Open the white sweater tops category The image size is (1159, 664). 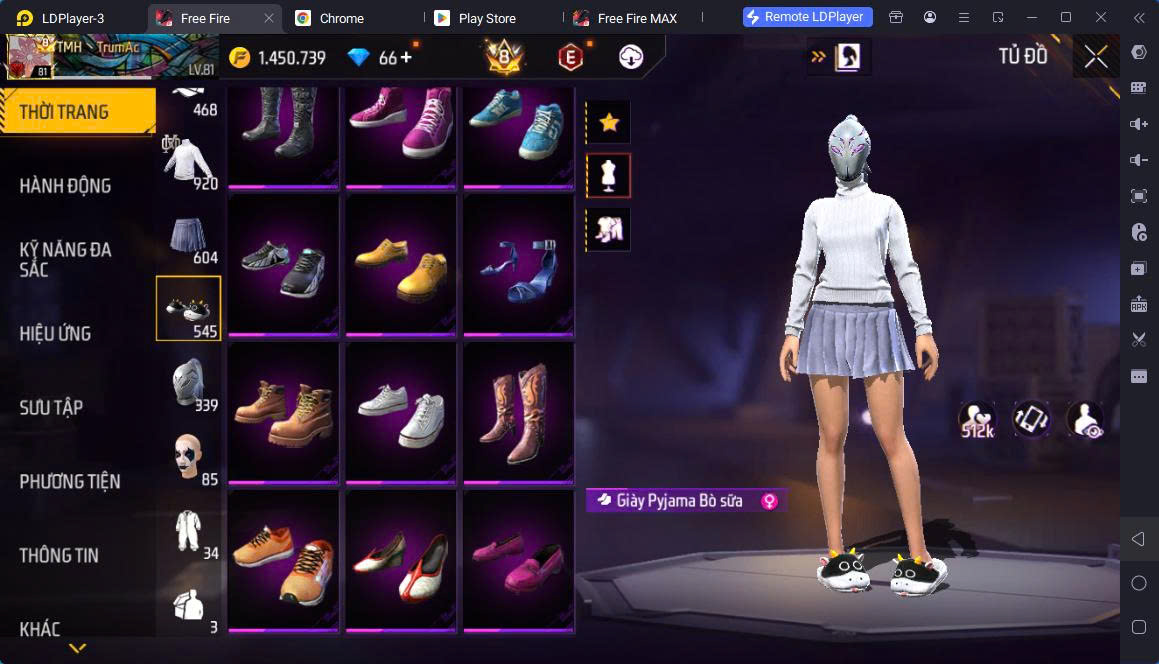click(188, 162)
